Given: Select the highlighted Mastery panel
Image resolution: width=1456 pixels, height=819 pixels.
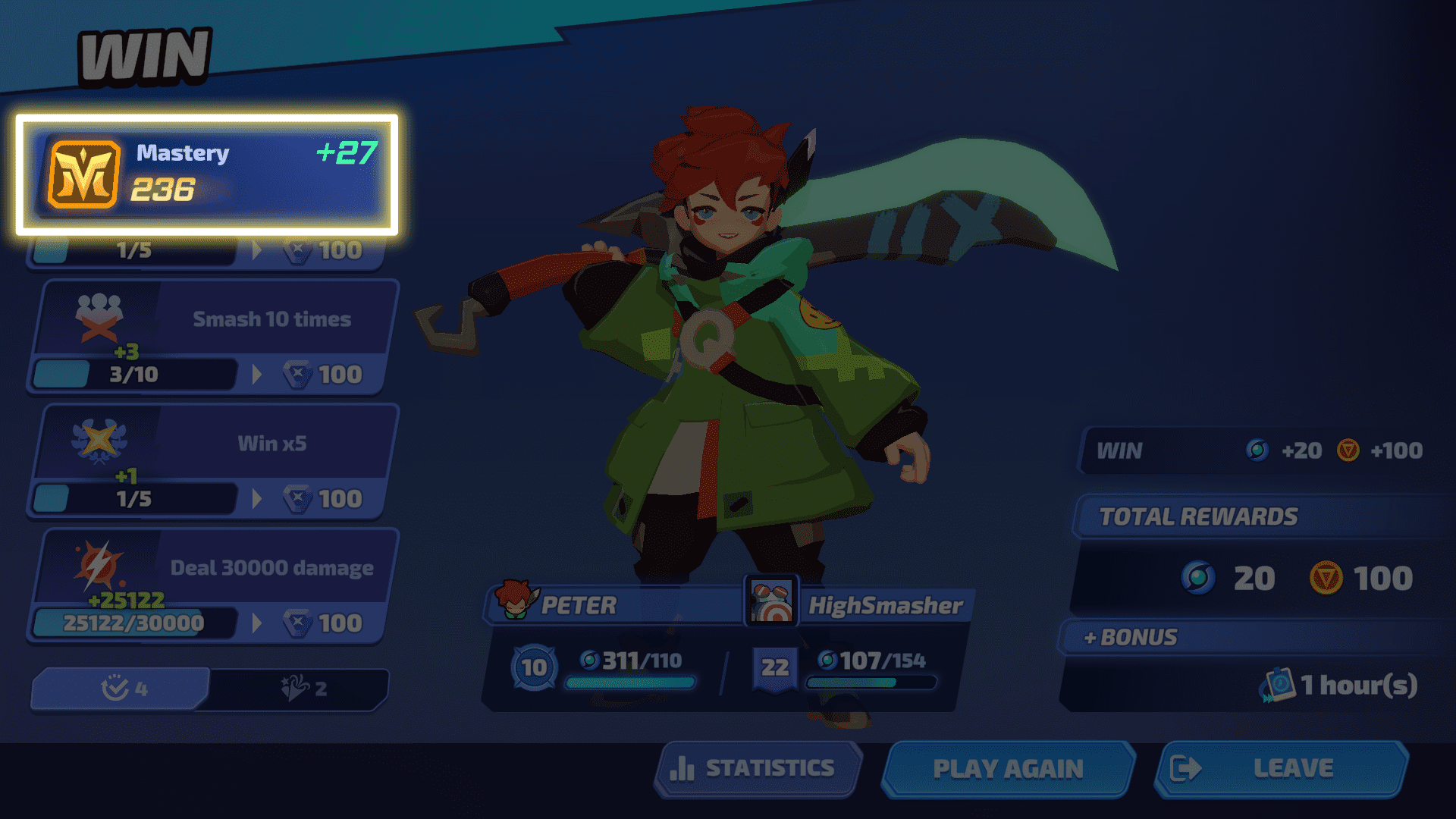Looking at the screenshot, I should (207, 174).
